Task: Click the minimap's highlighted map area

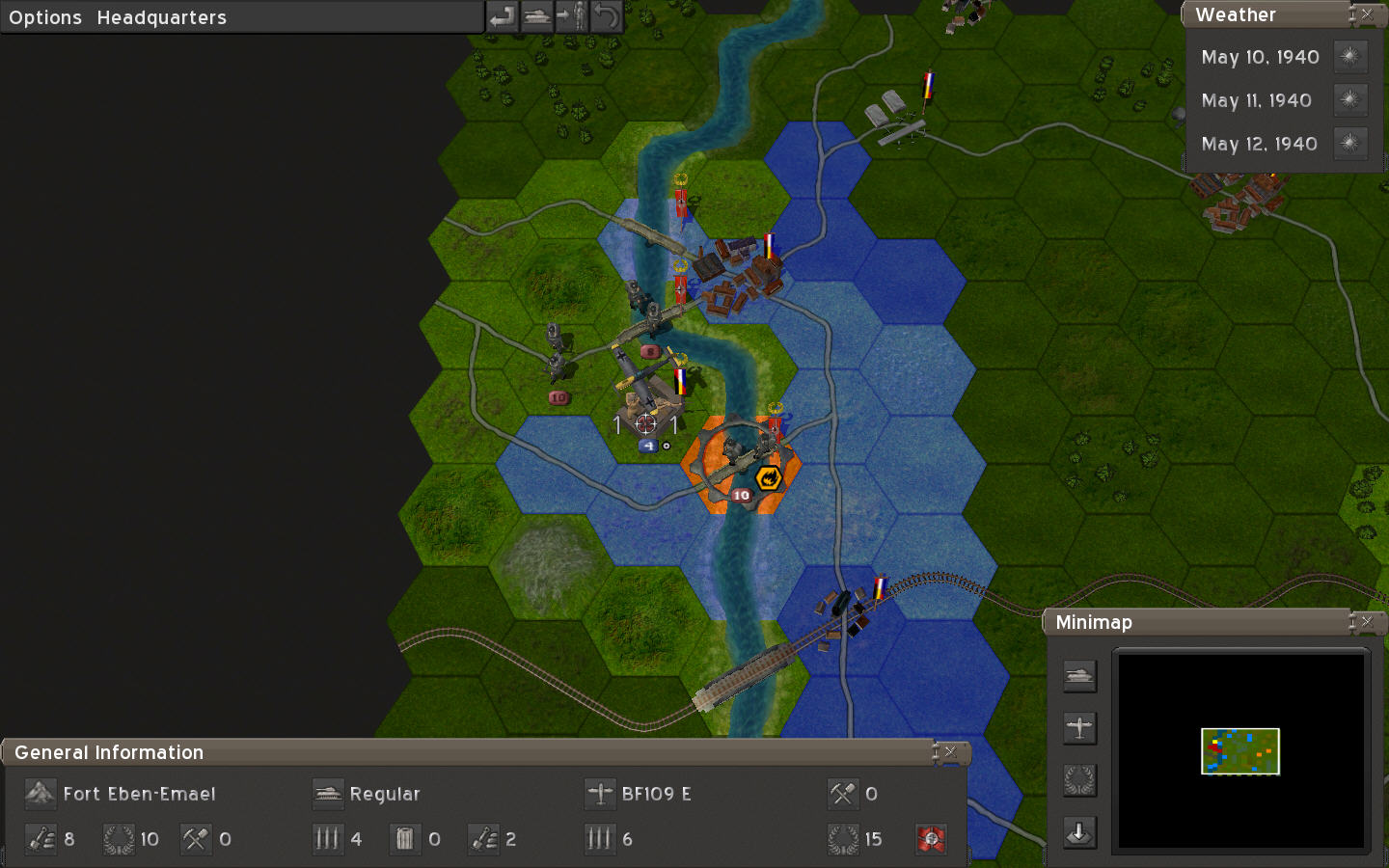Action: click(x=1239, y=751)
